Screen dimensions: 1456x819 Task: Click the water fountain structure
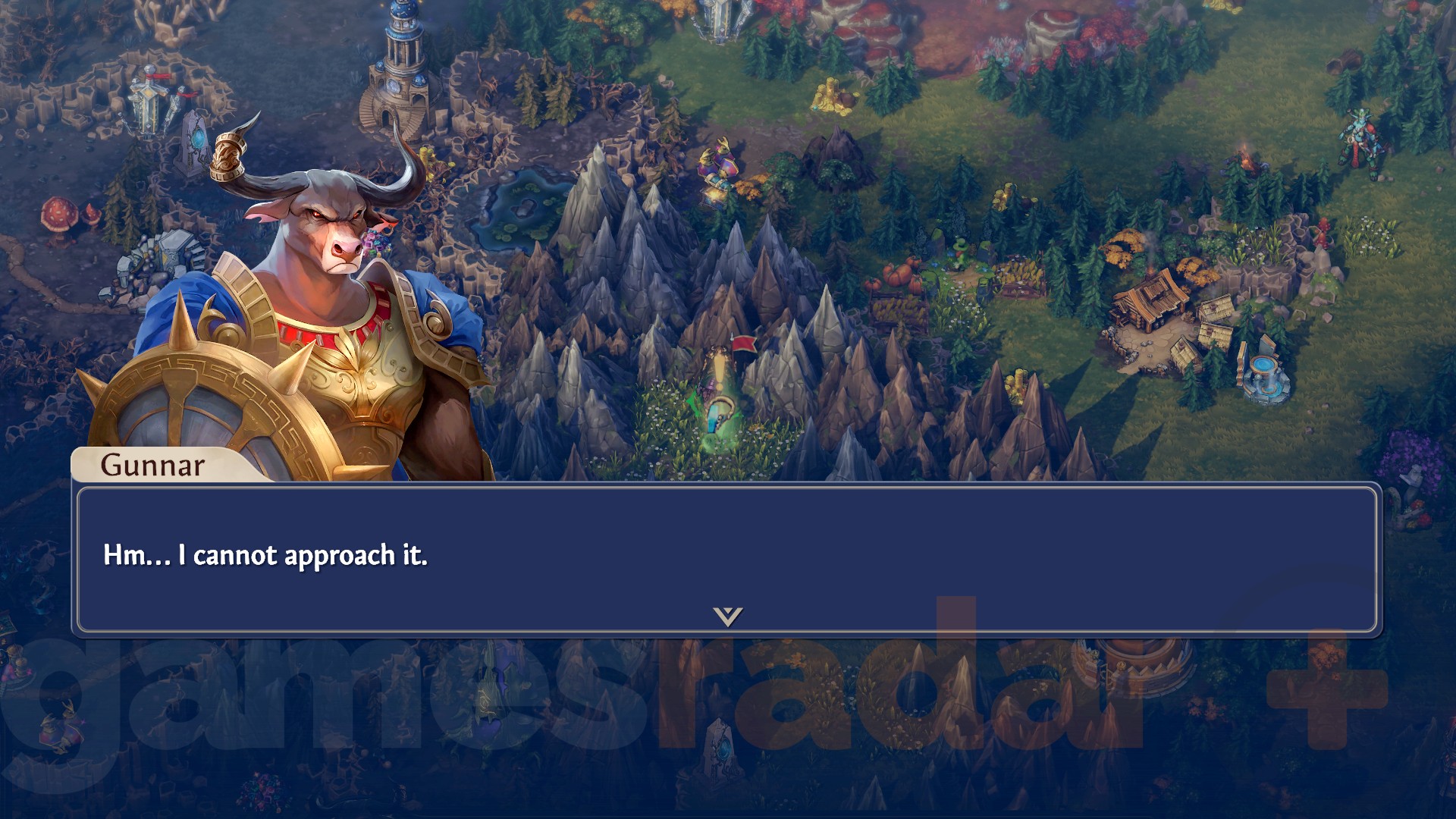coord(1264,375)
